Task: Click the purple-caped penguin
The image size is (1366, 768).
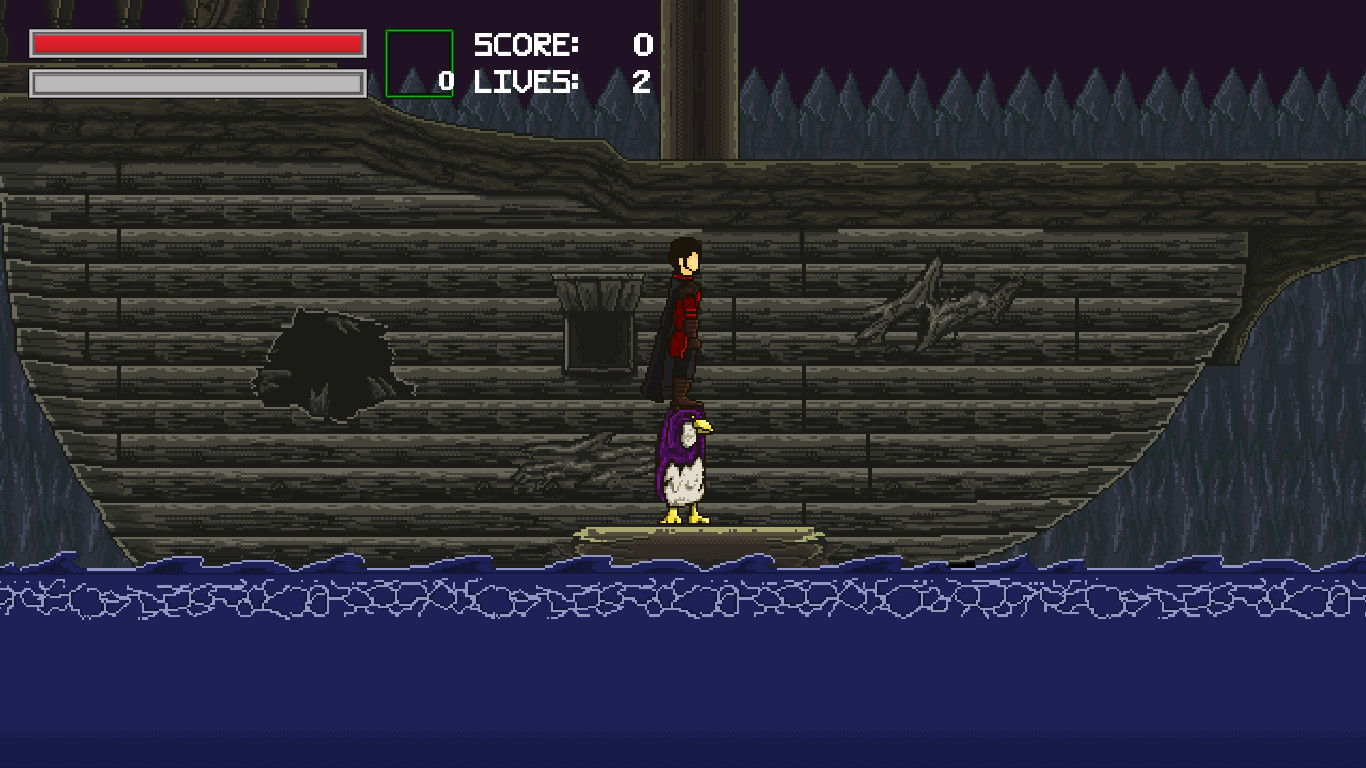Action: click(x=683, y=465)
